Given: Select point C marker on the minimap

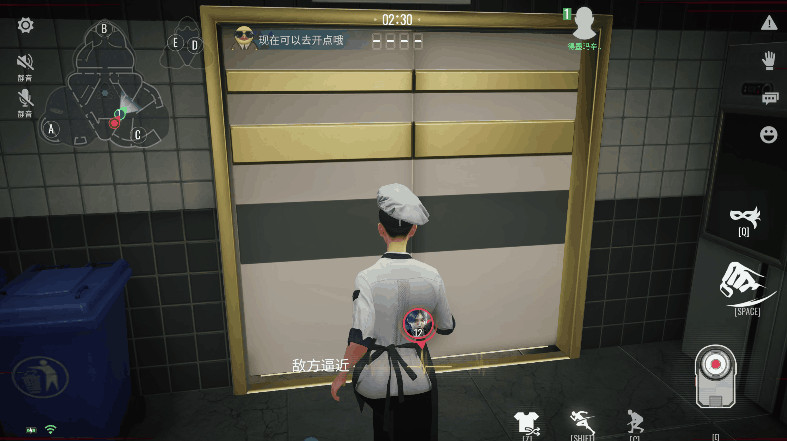Looking at the screenshot, I should click(138, 134).
